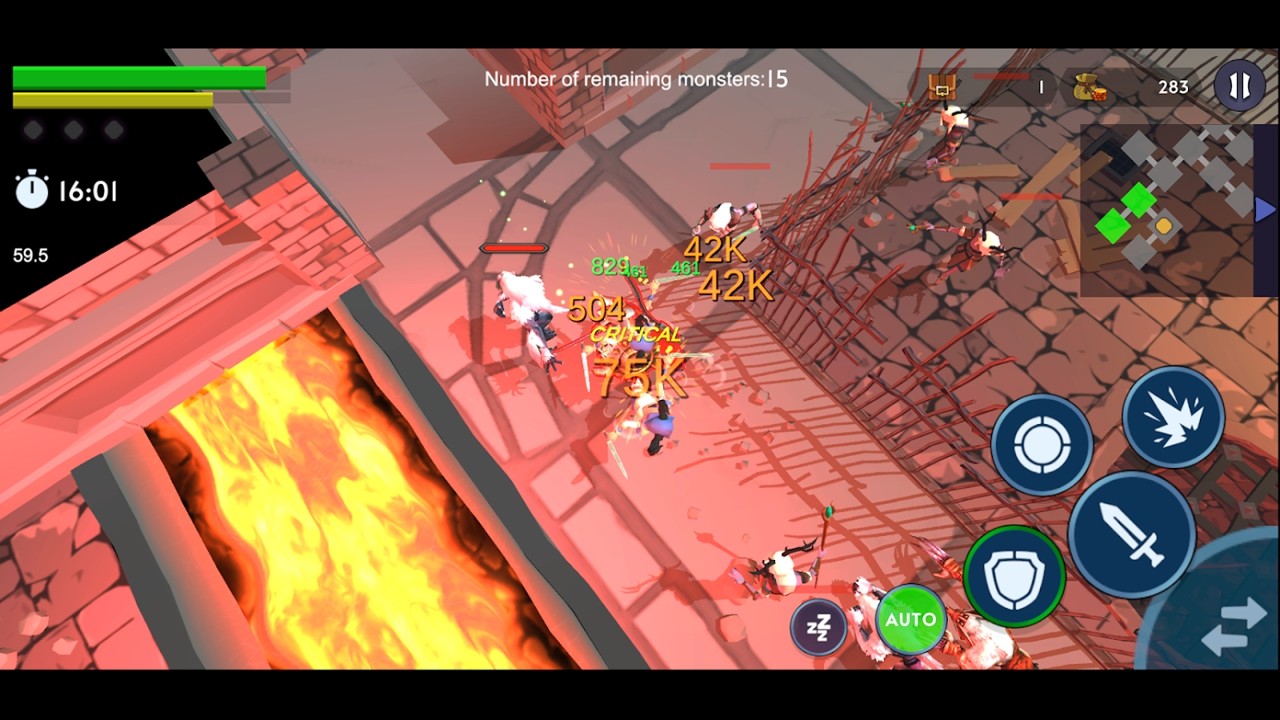This screenshot has width=1280, height=720.
Task: Tap the ZZ sleep mode button
Action: point(818,627)
